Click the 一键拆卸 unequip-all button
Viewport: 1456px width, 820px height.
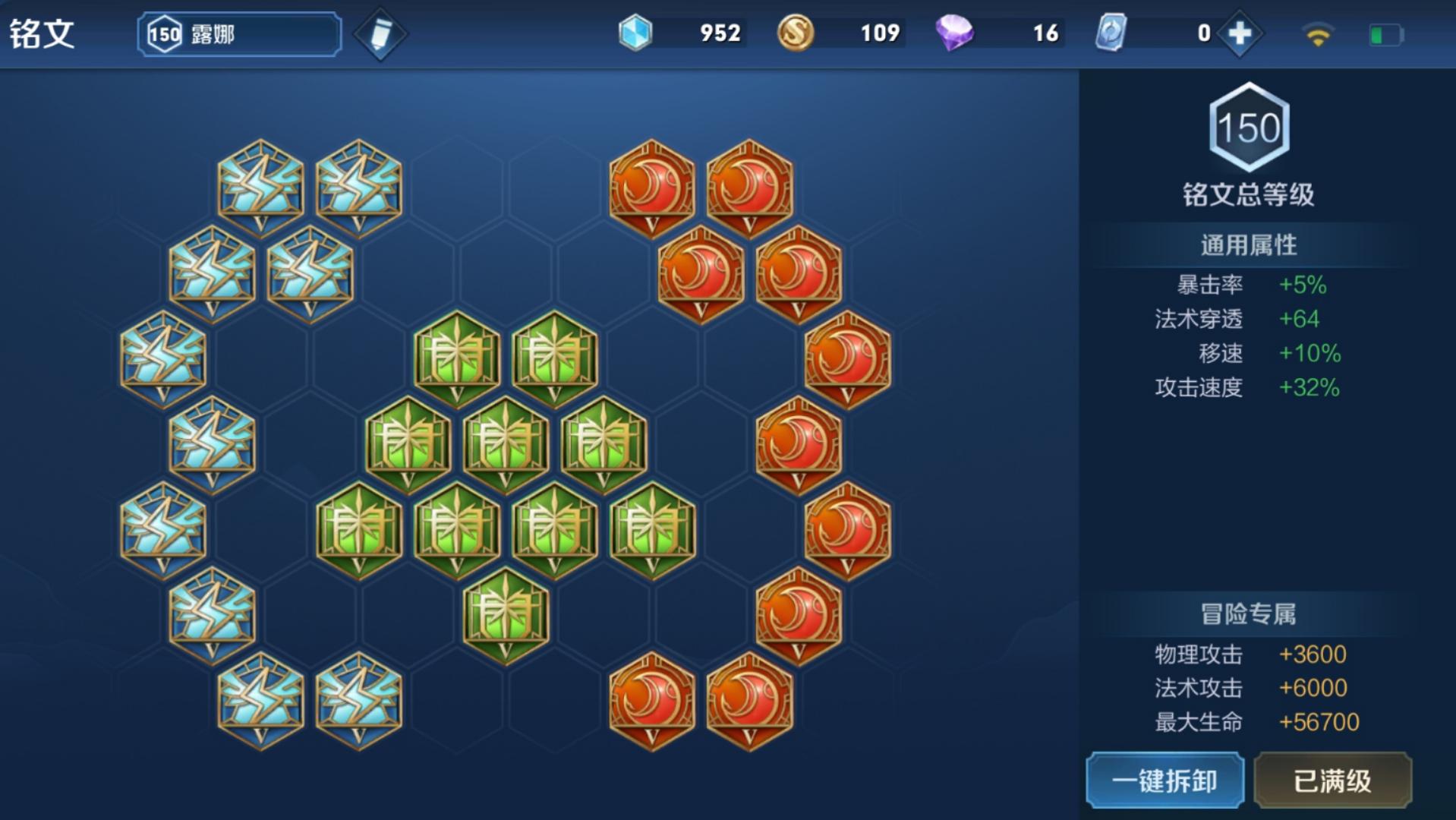coord(1164,781)
